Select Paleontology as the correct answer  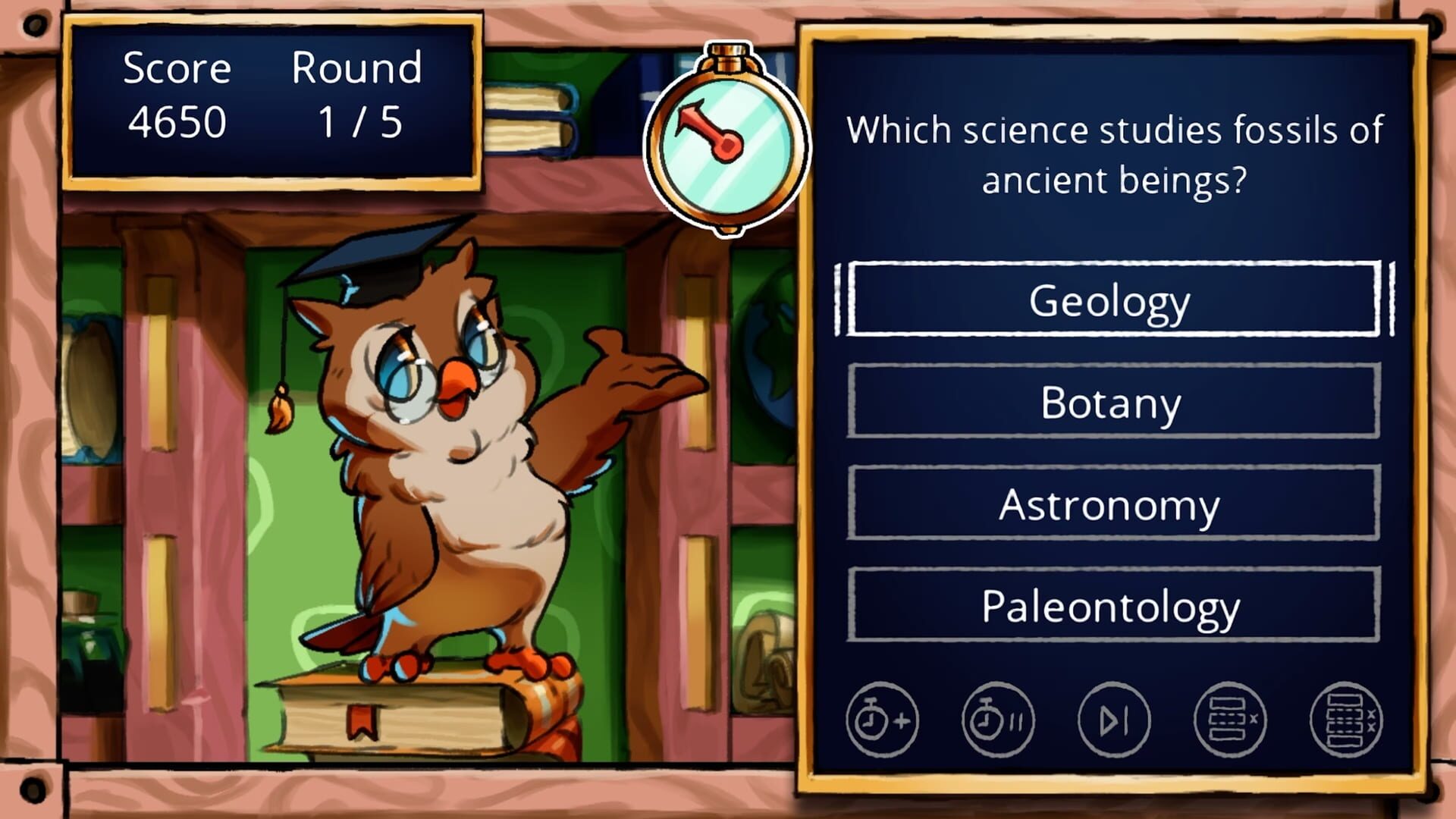pyautogui.click(x=1112, y=604)
